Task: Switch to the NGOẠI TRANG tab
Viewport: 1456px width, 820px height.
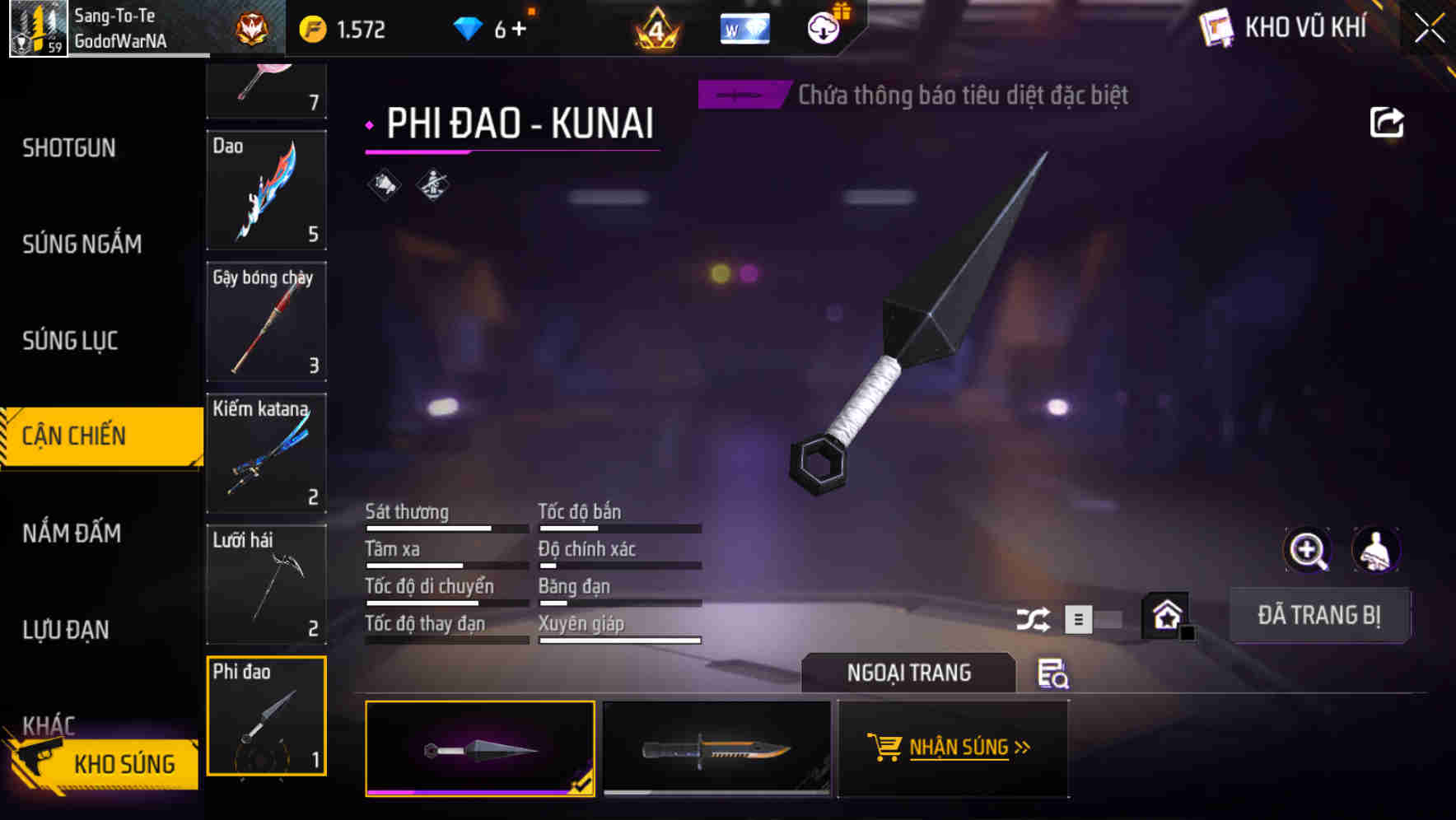Action: 908,673
